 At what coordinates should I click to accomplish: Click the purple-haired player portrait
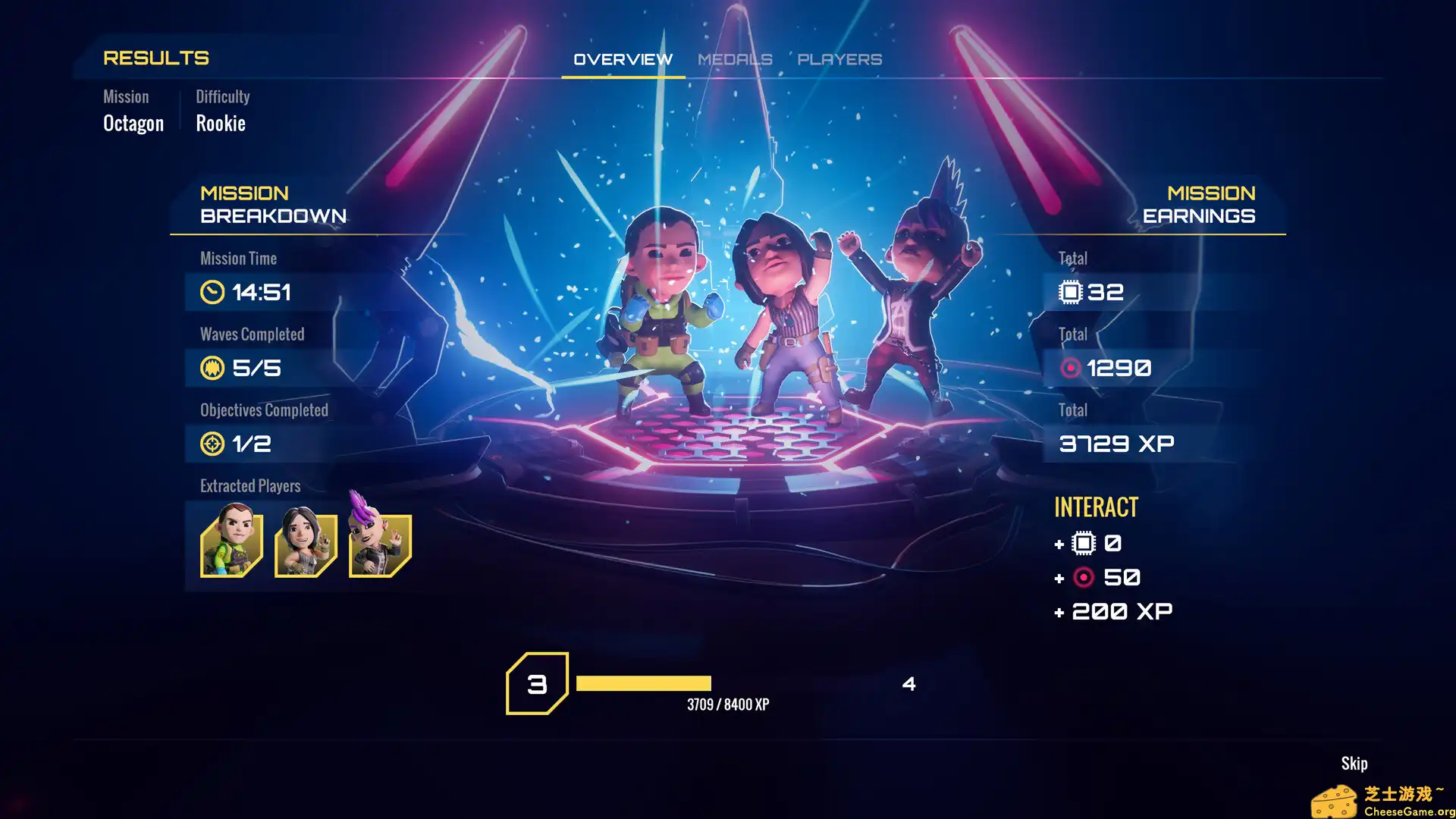point(379,543)
